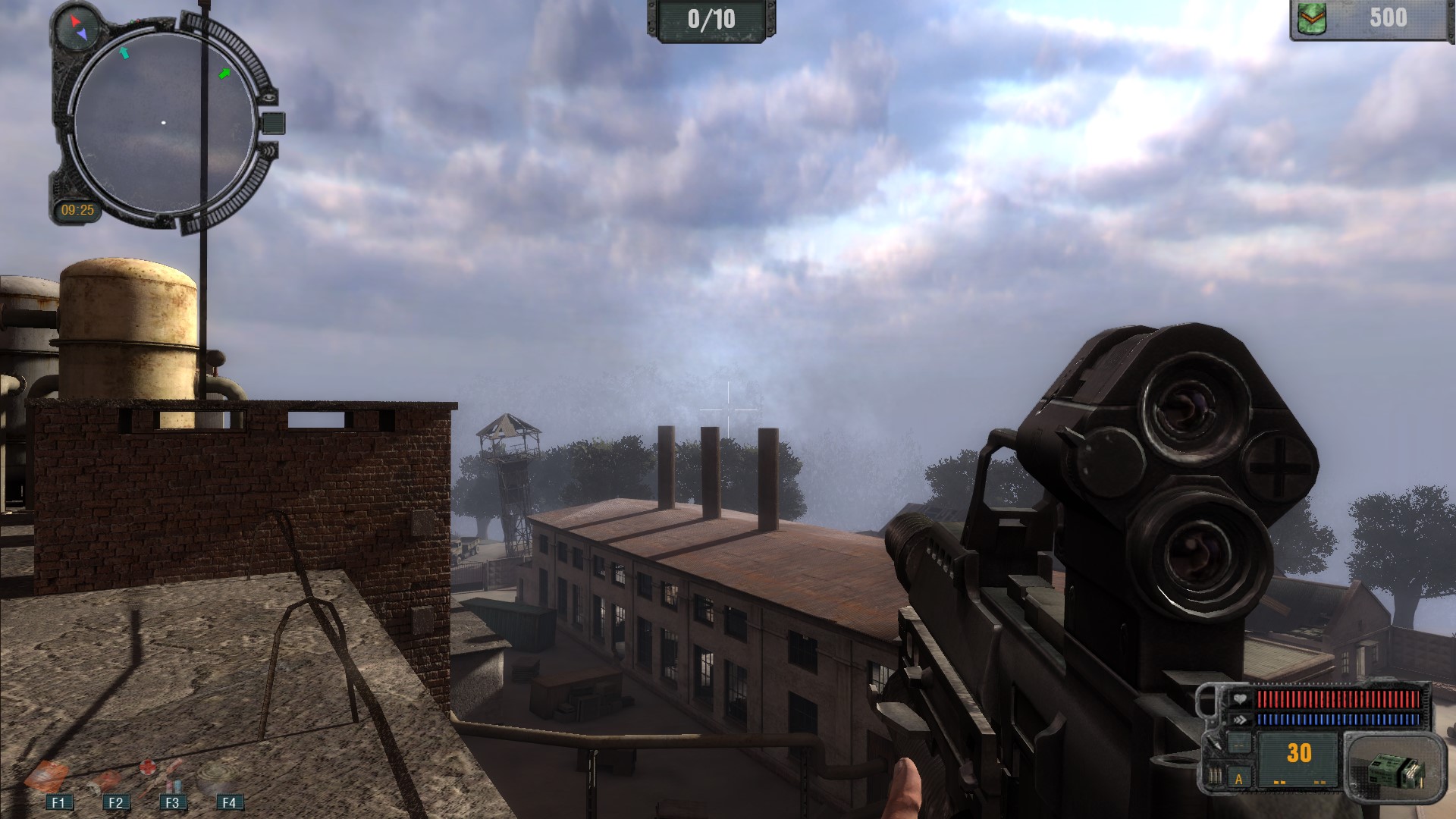Toggle the fire mode indicator showing A
The image size is (1456, 819).
click(x=1239, y=779)
